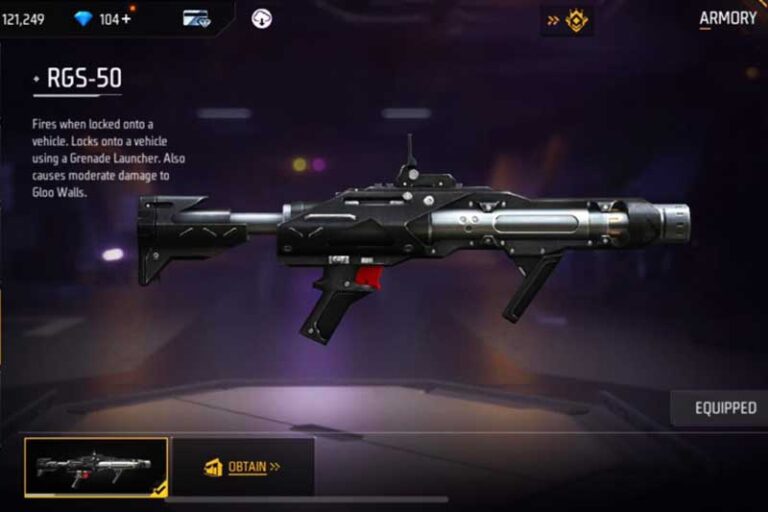Viewport: 768px width, 512px height.
Task: Open the Armory tab
Action: click(728, 19)
